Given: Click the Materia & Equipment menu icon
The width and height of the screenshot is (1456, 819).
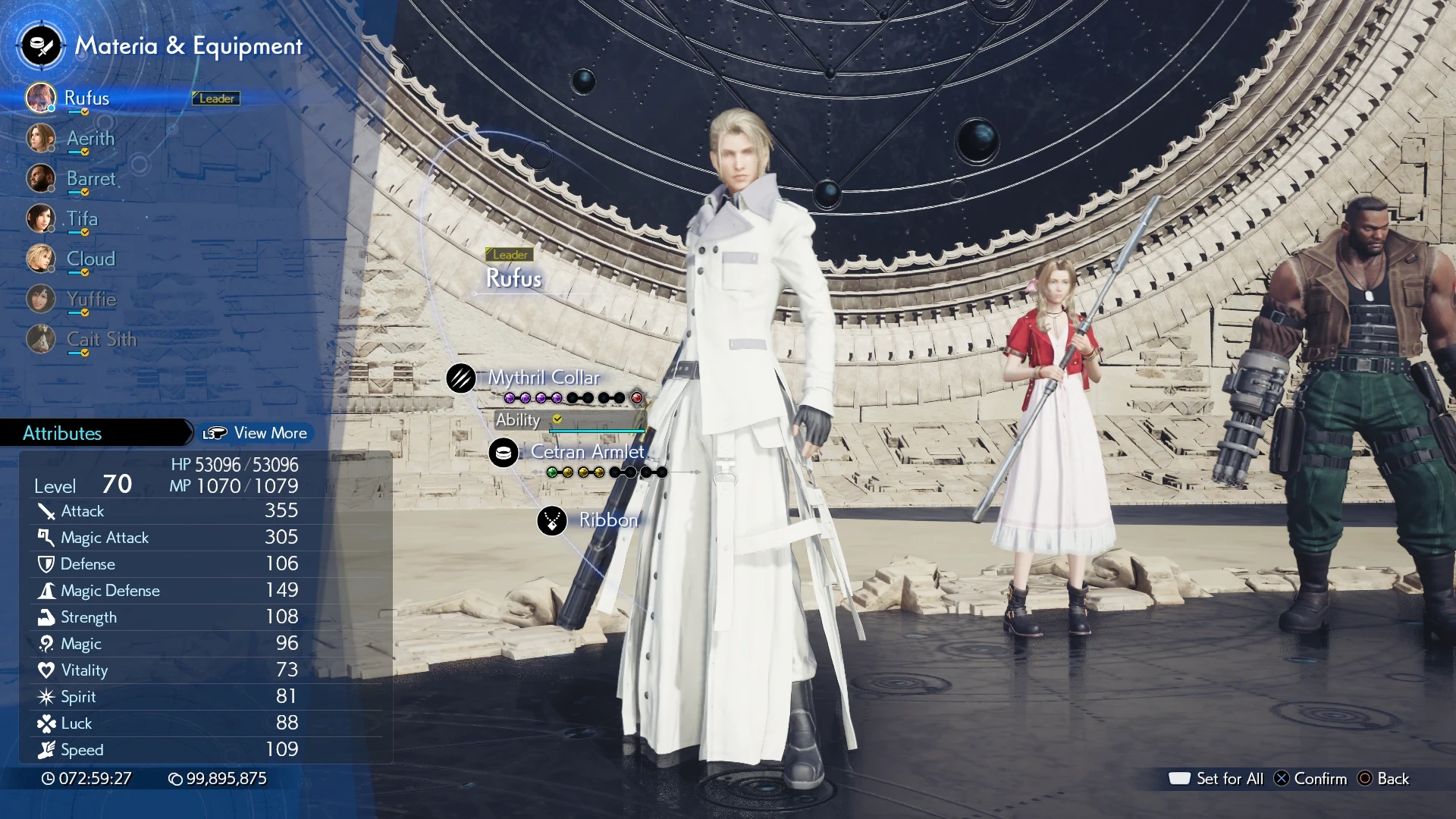Looking at the screenshot, I should pyautogui.click(x=40, y=45).
